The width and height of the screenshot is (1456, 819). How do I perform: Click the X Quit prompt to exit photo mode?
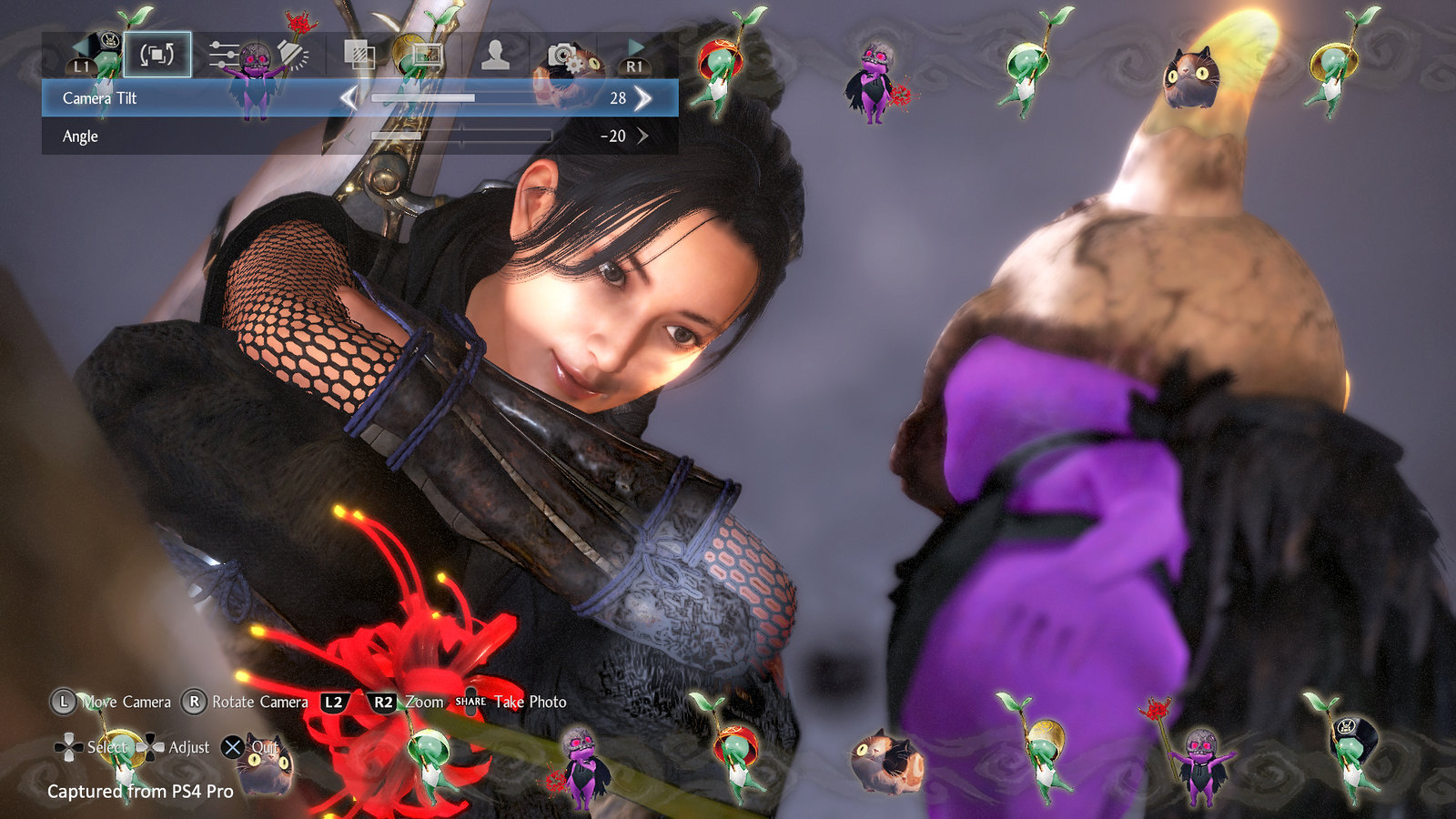click(237, 748)
